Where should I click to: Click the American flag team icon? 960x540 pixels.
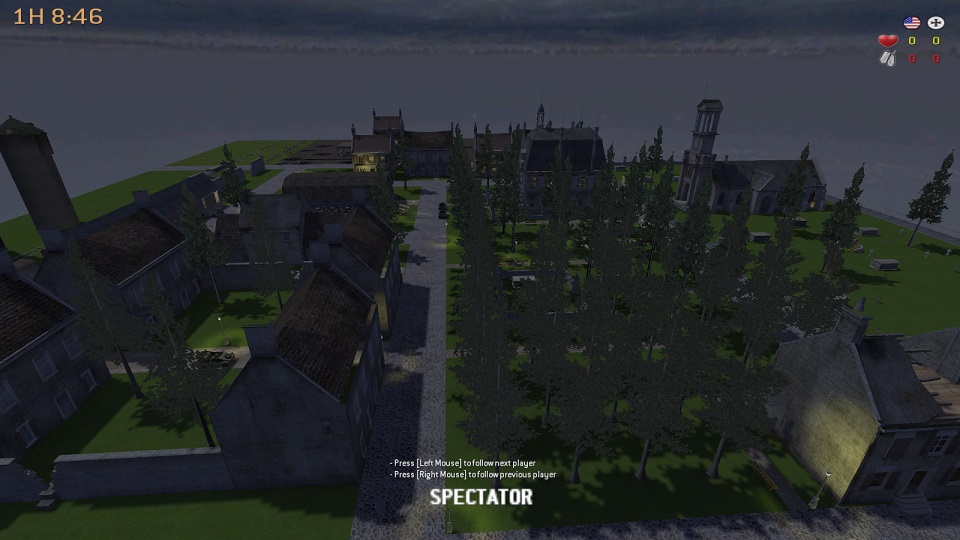[x=911, y=22]
